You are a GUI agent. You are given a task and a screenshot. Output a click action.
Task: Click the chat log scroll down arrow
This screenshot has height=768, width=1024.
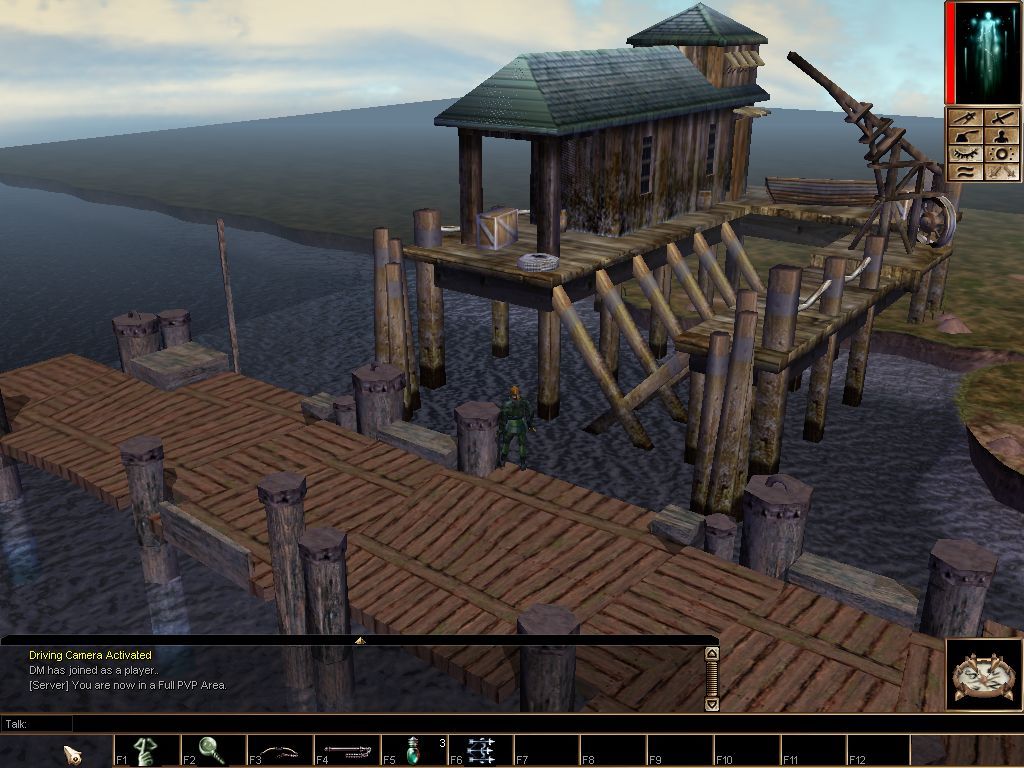point(712,704)
